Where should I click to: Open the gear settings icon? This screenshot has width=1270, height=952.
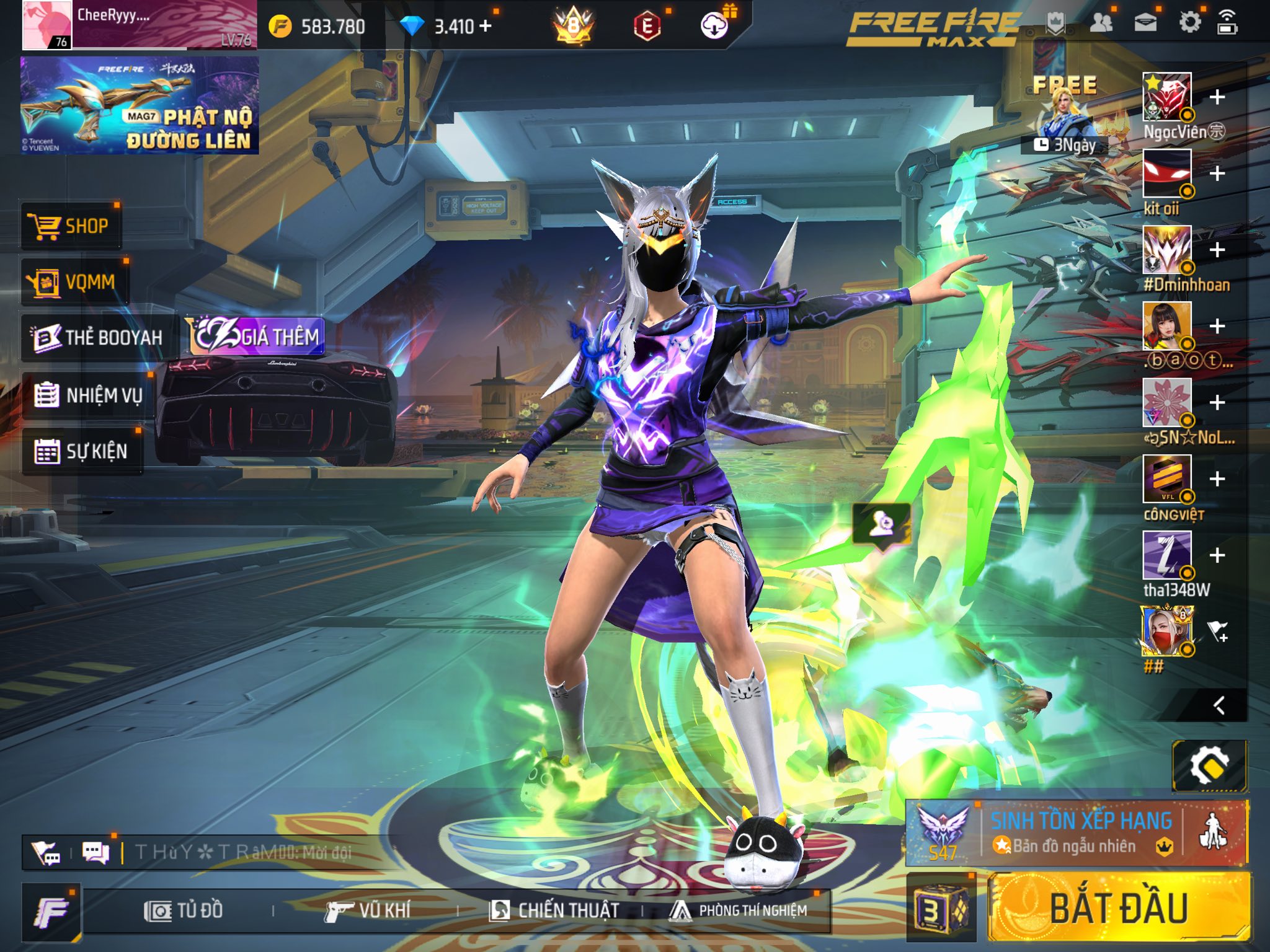(1189, 24)
